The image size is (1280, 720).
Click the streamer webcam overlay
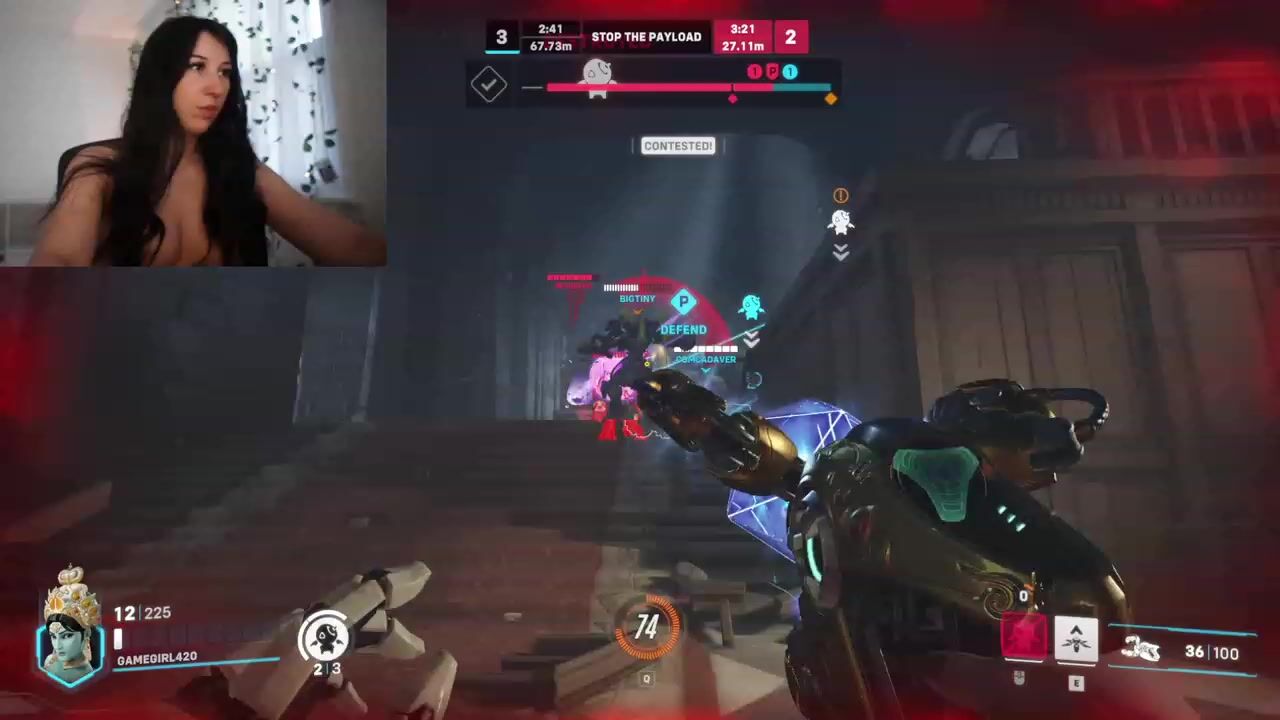tap(193, 133)
